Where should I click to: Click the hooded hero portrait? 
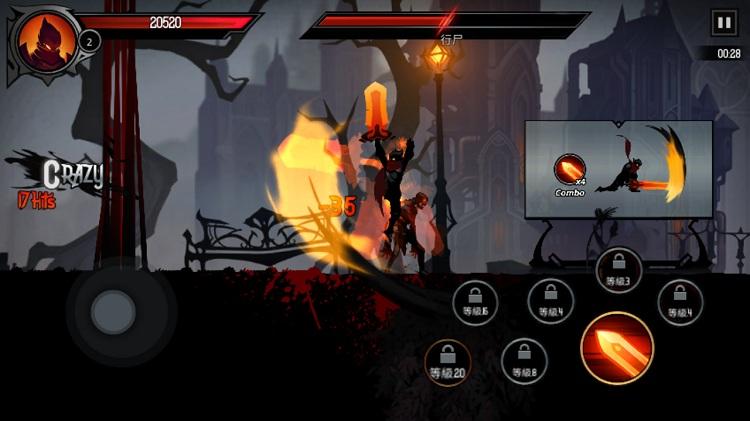[42, 42]
